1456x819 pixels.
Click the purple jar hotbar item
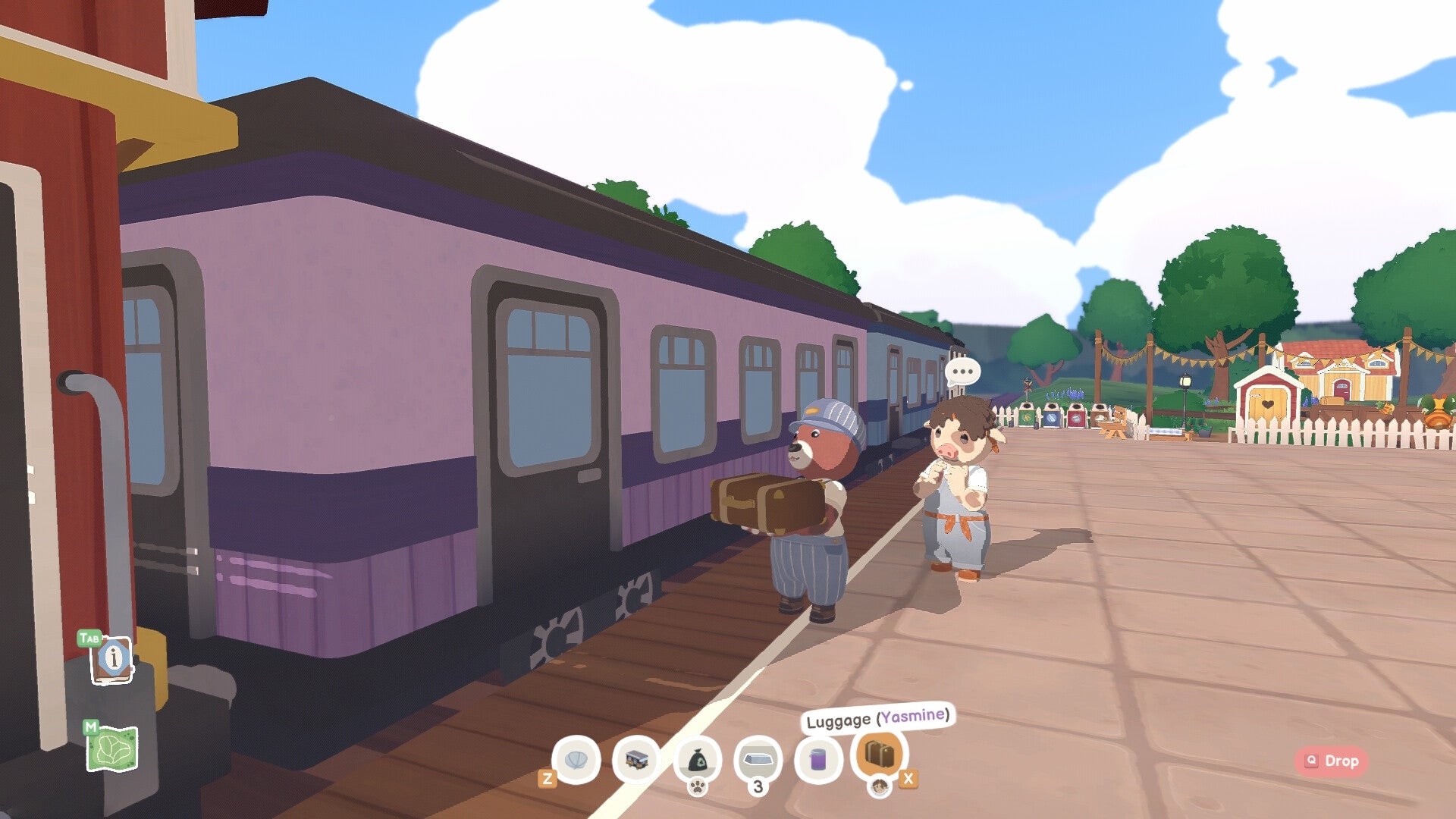point(819,758)
